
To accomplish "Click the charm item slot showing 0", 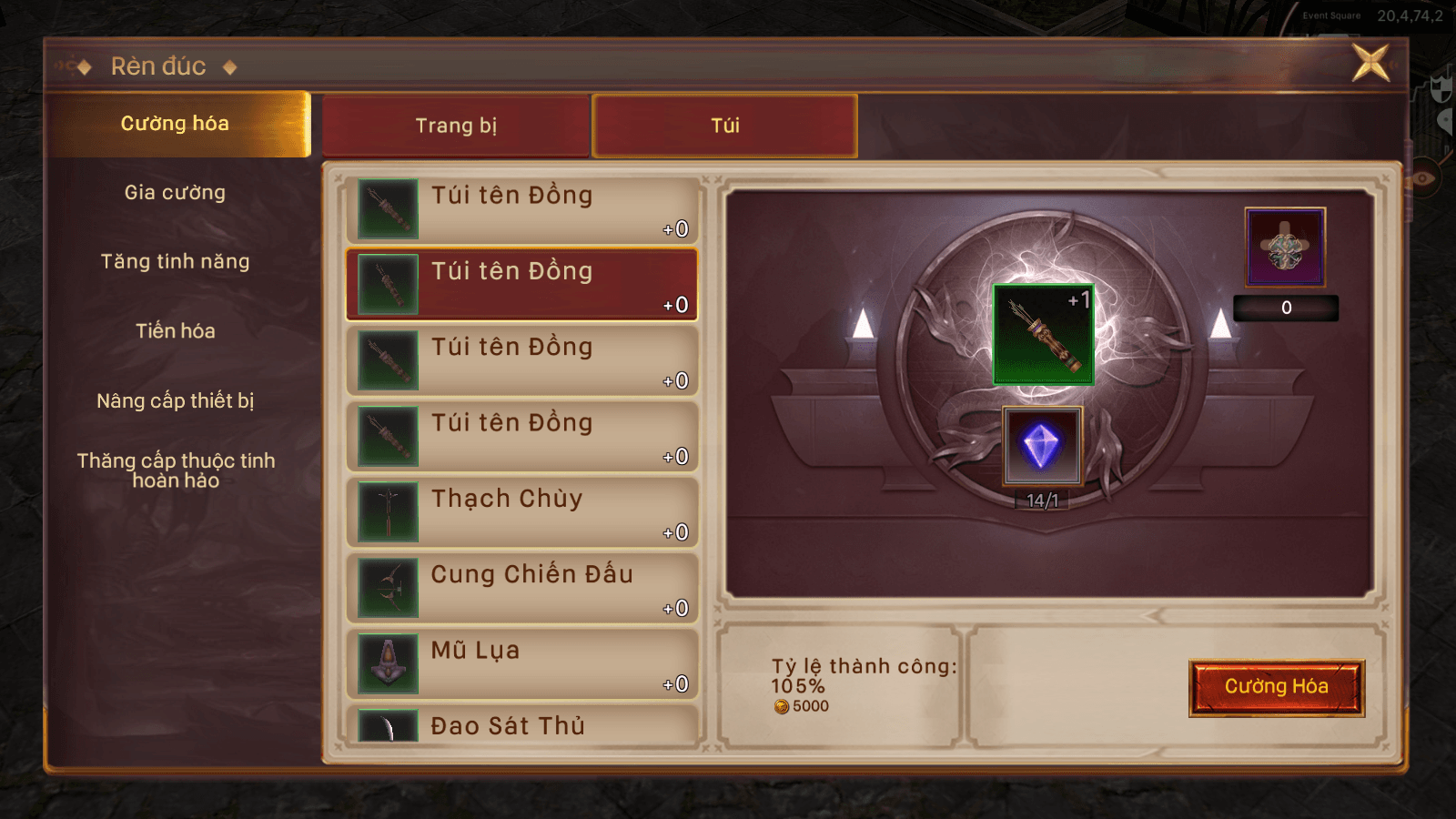I will 1285,248.
